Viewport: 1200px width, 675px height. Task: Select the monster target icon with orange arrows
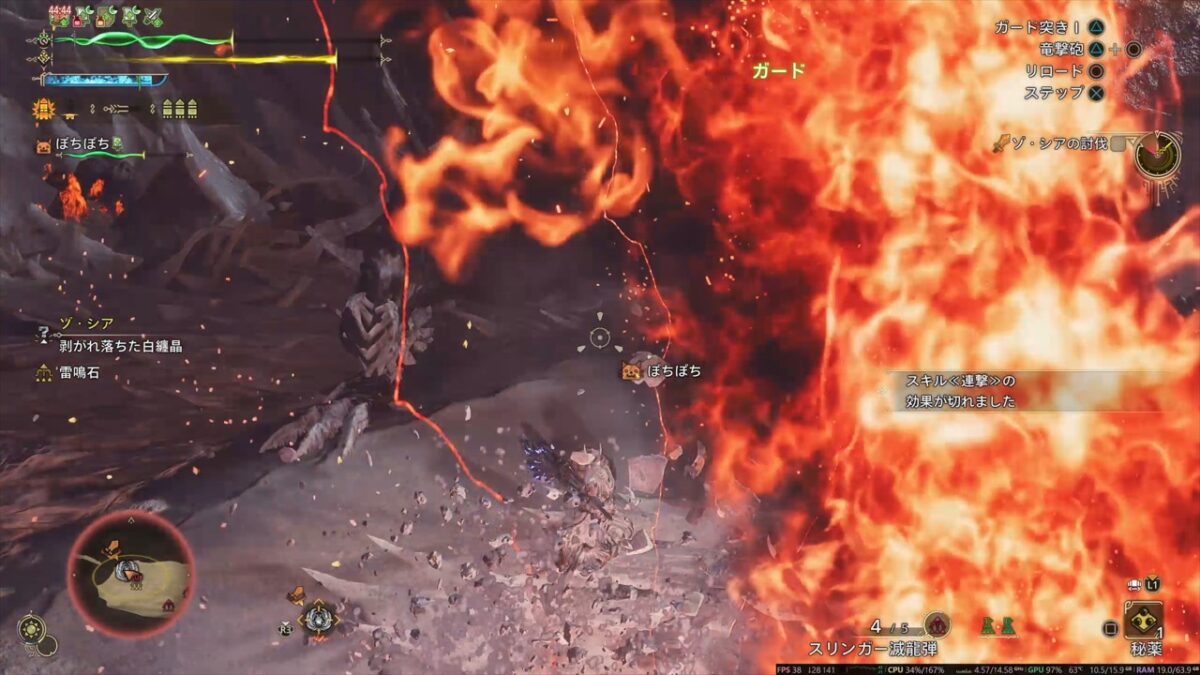click(x=318, y=620)
